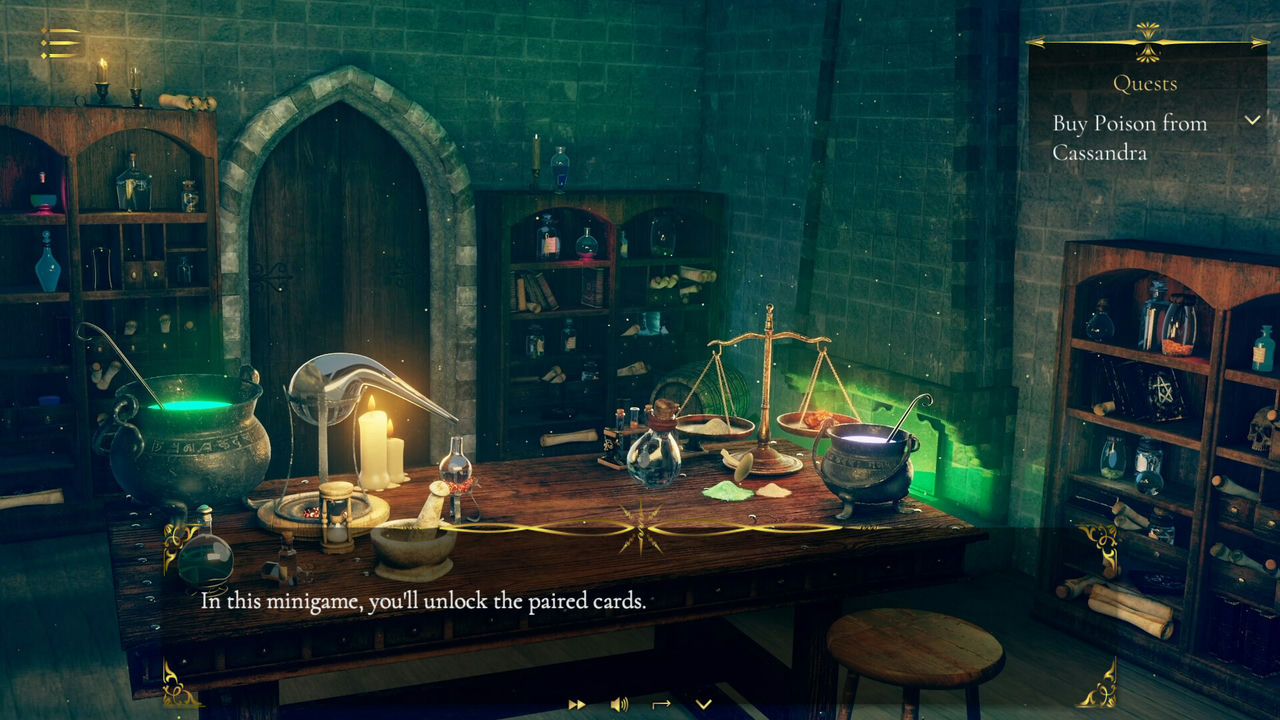Image resolution: width=1280 pixels, height=720 pixels.
Task: Click the green powder pile on the table
Action: tap(726, 489)
